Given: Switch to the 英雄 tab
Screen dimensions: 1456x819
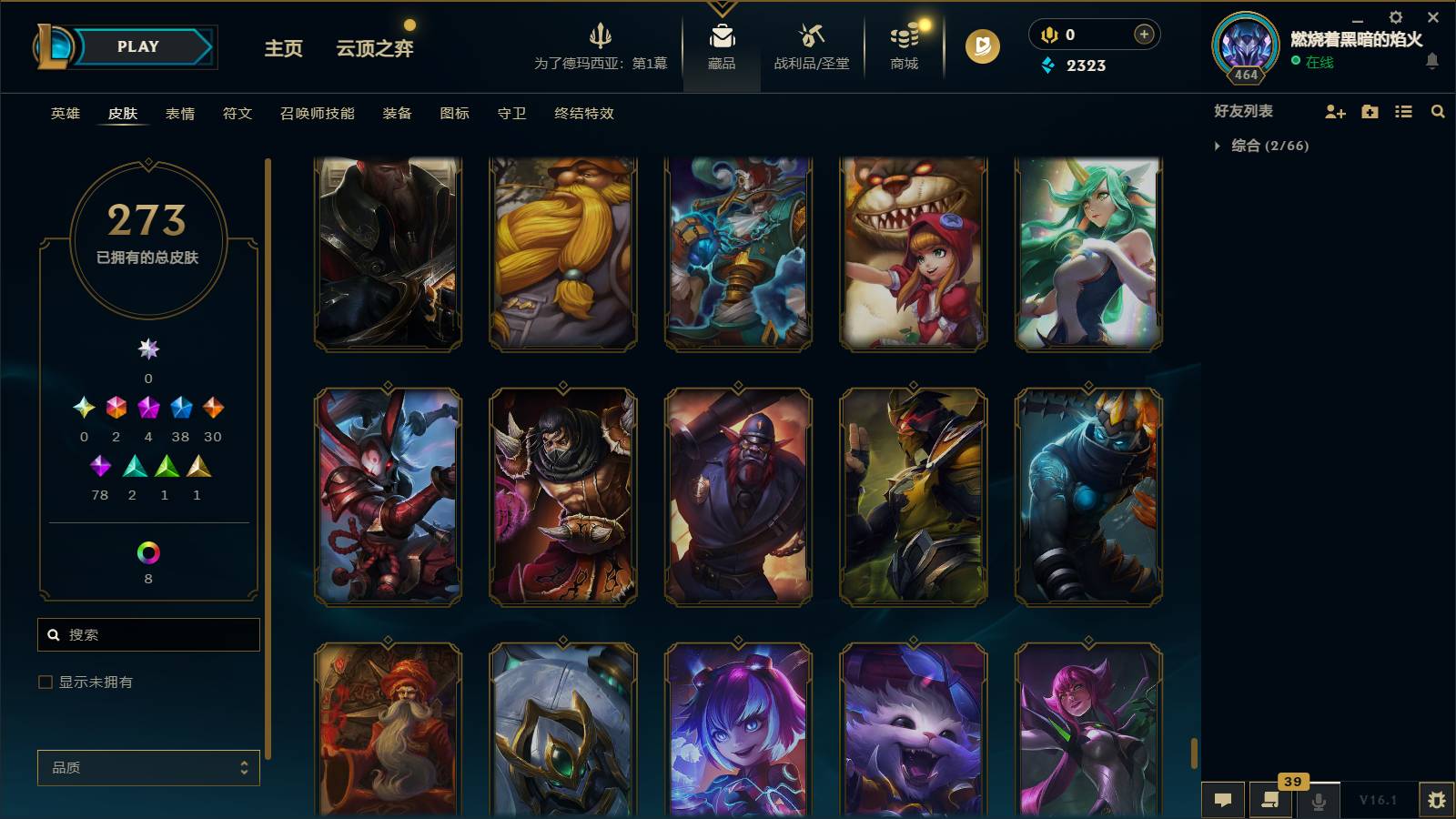Looking at the screenshot, I should [x=64, y=114].
